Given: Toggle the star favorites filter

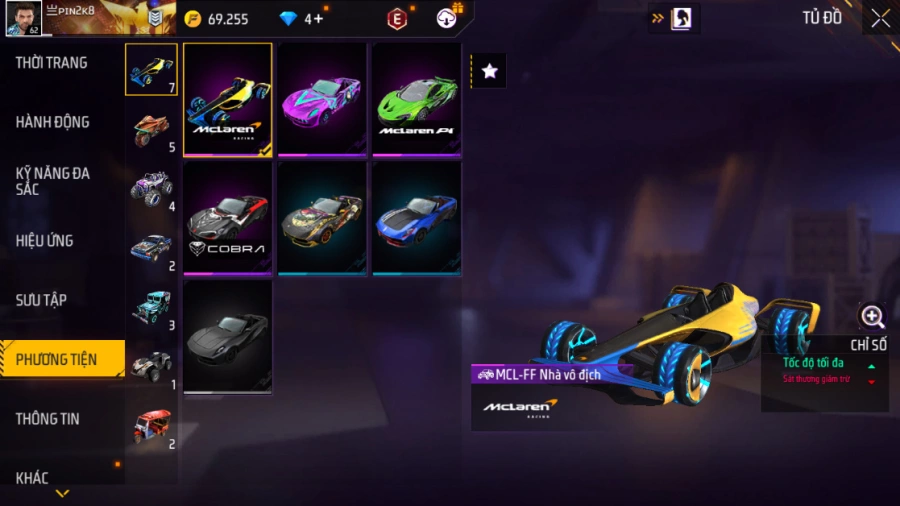Looking at the screenshot, I should click(x=489, y=71).
